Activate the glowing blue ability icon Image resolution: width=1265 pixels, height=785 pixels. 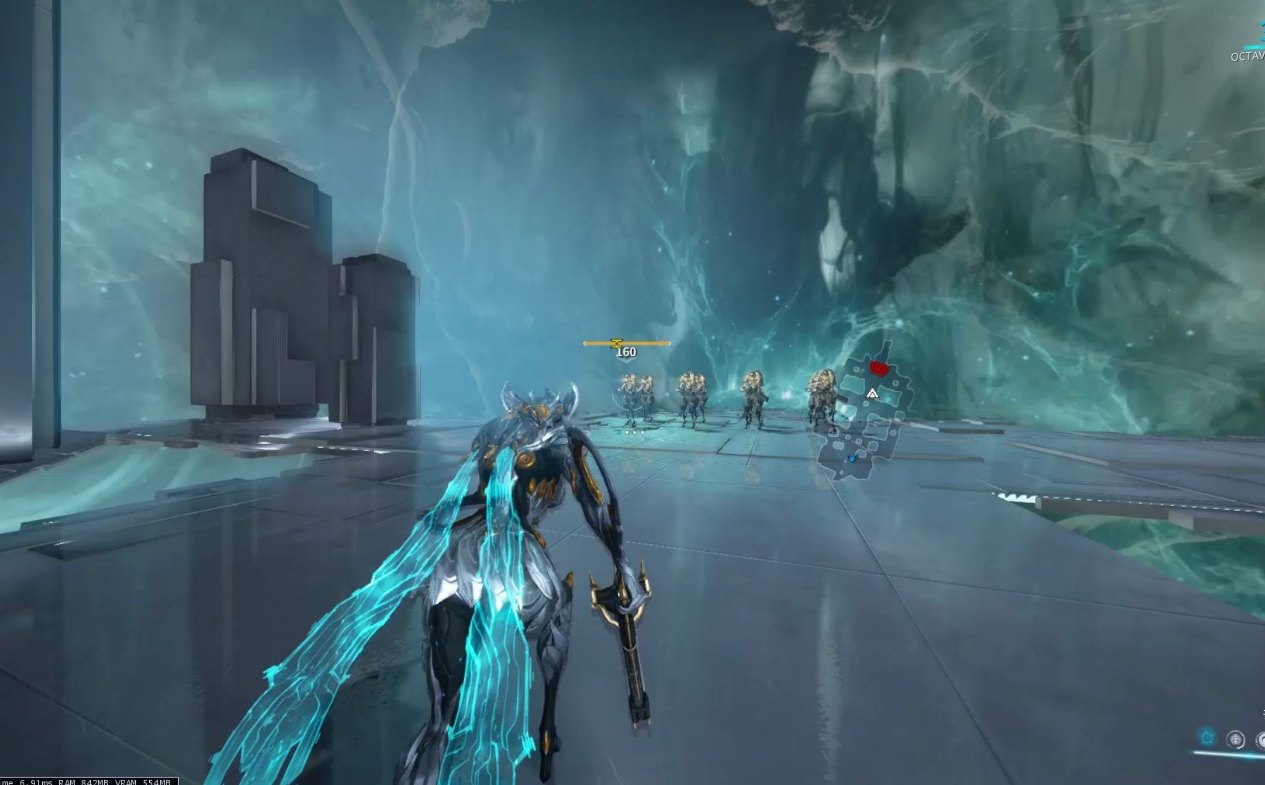click(1207, 738)
